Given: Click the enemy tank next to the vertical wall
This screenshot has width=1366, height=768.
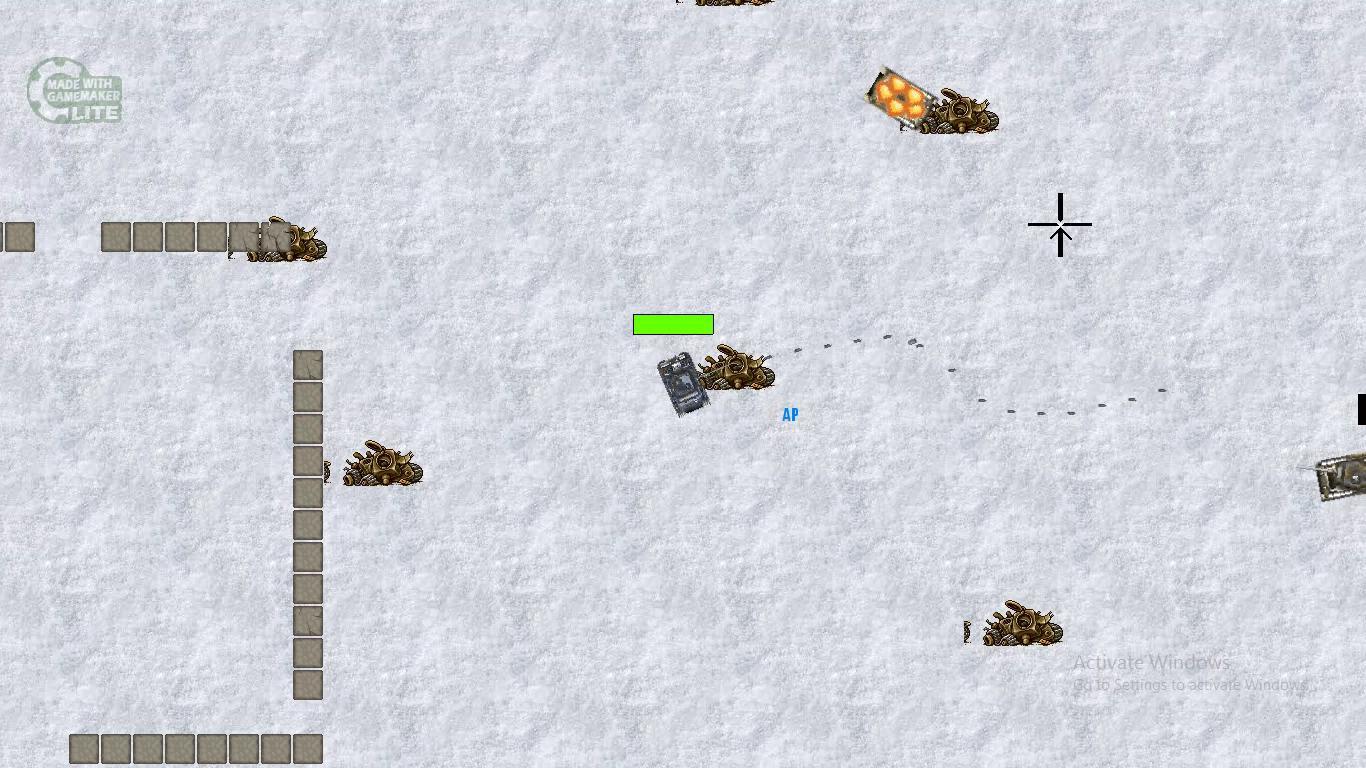Looking at the screenshot, I should tap(383, 465).
